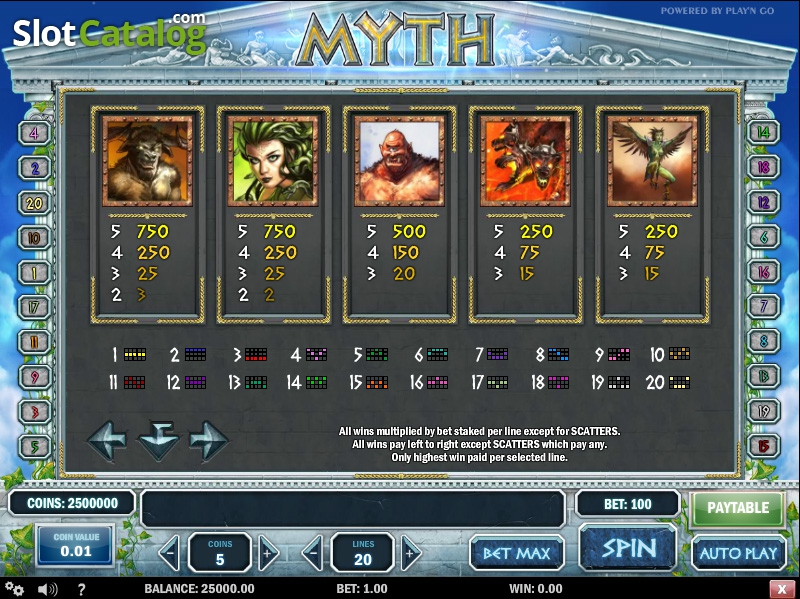Select payline marker number 14
Screen dimensions: 800x599
pos(764,132)
